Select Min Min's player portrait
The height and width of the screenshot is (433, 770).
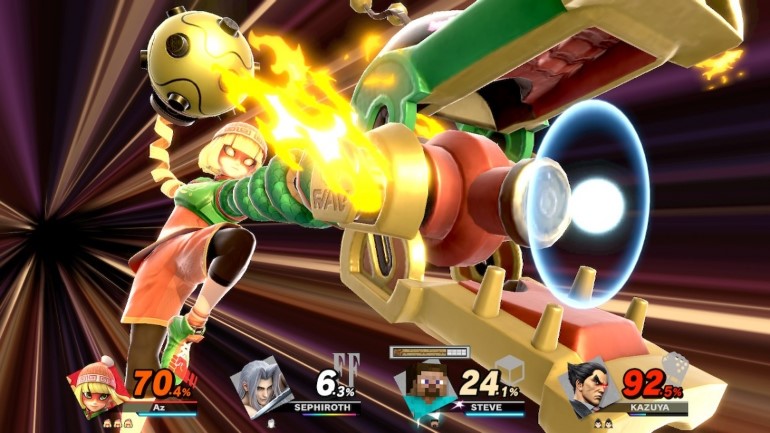(x=93, y=385)
